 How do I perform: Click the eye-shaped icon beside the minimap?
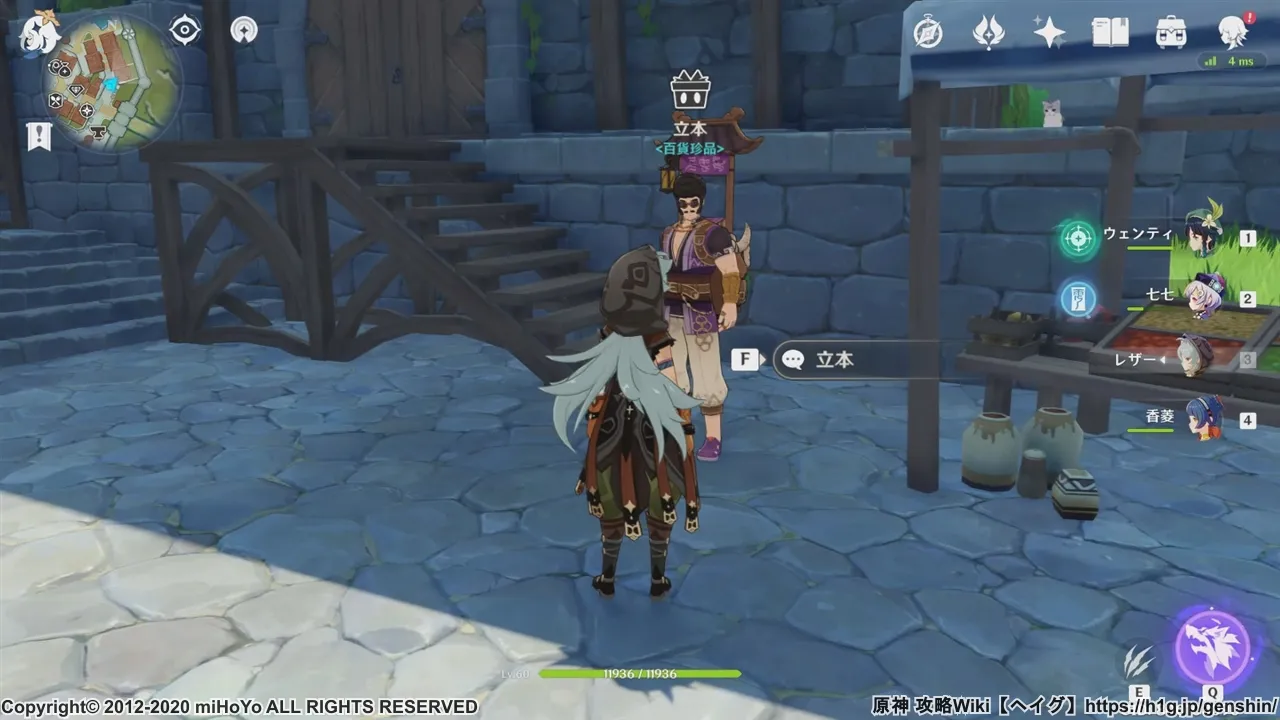pyautogui.click(x=185, y=31)
